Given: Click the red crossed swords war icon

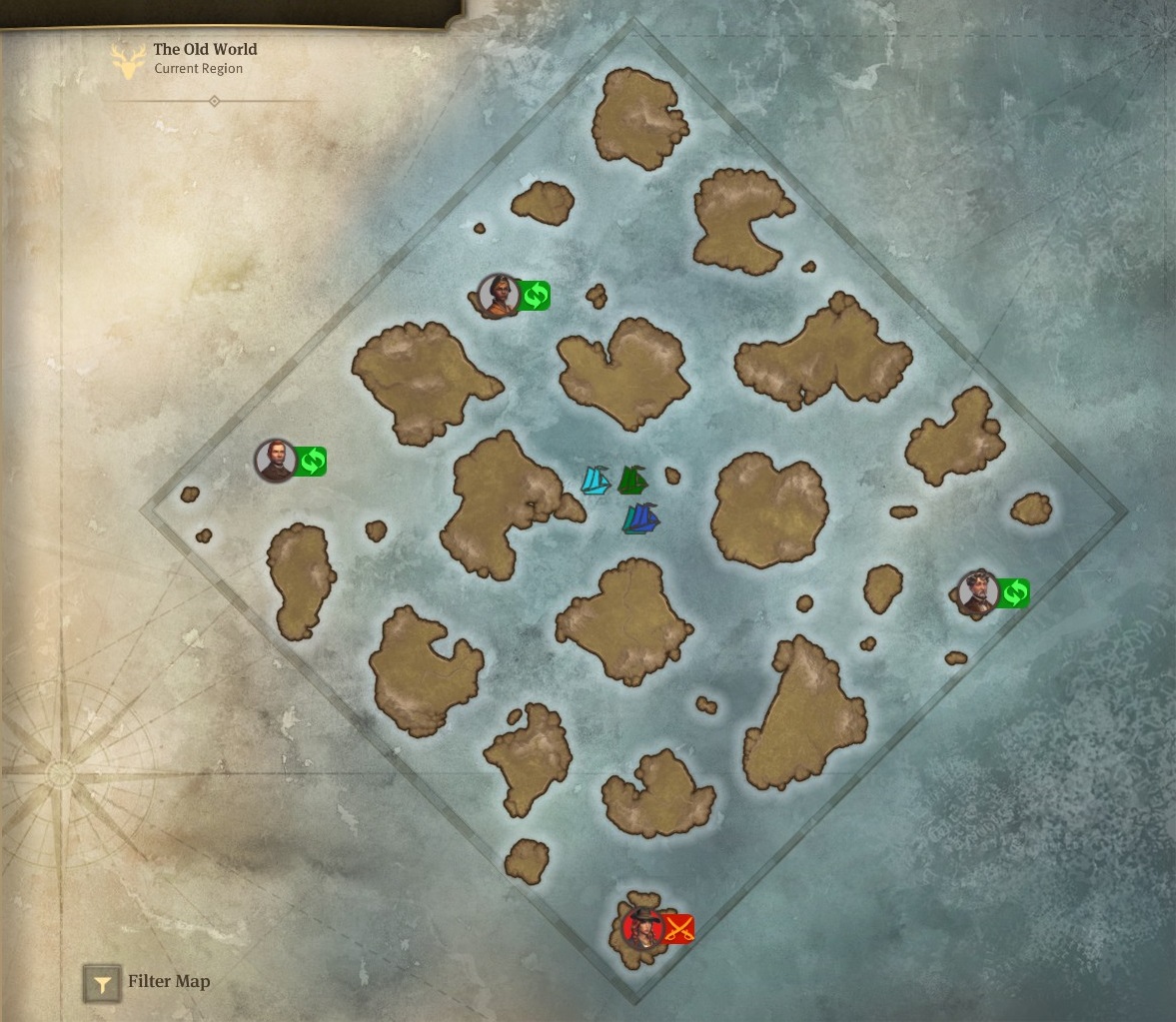Looking at the screenshot, I should (x=679, y=929).
